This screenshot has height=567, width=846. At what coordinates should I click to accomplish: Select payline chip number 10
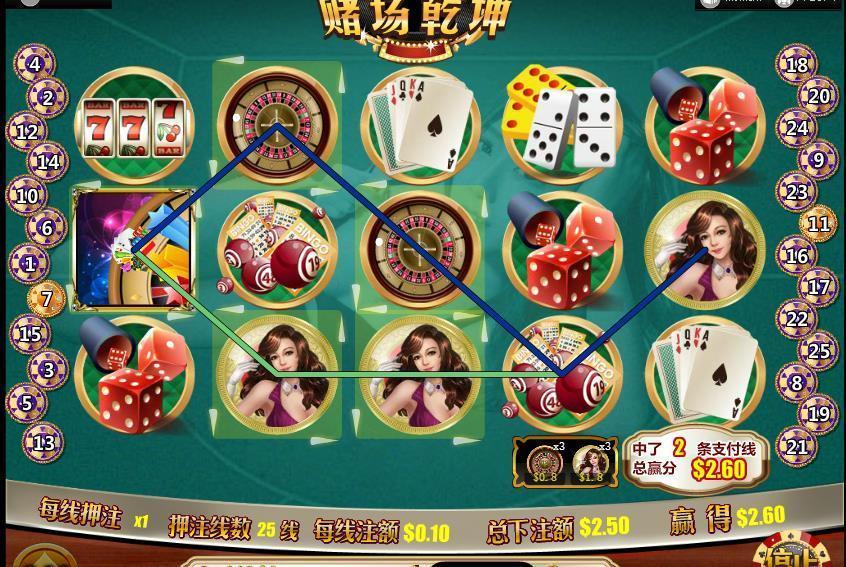(x=28, y=196)
